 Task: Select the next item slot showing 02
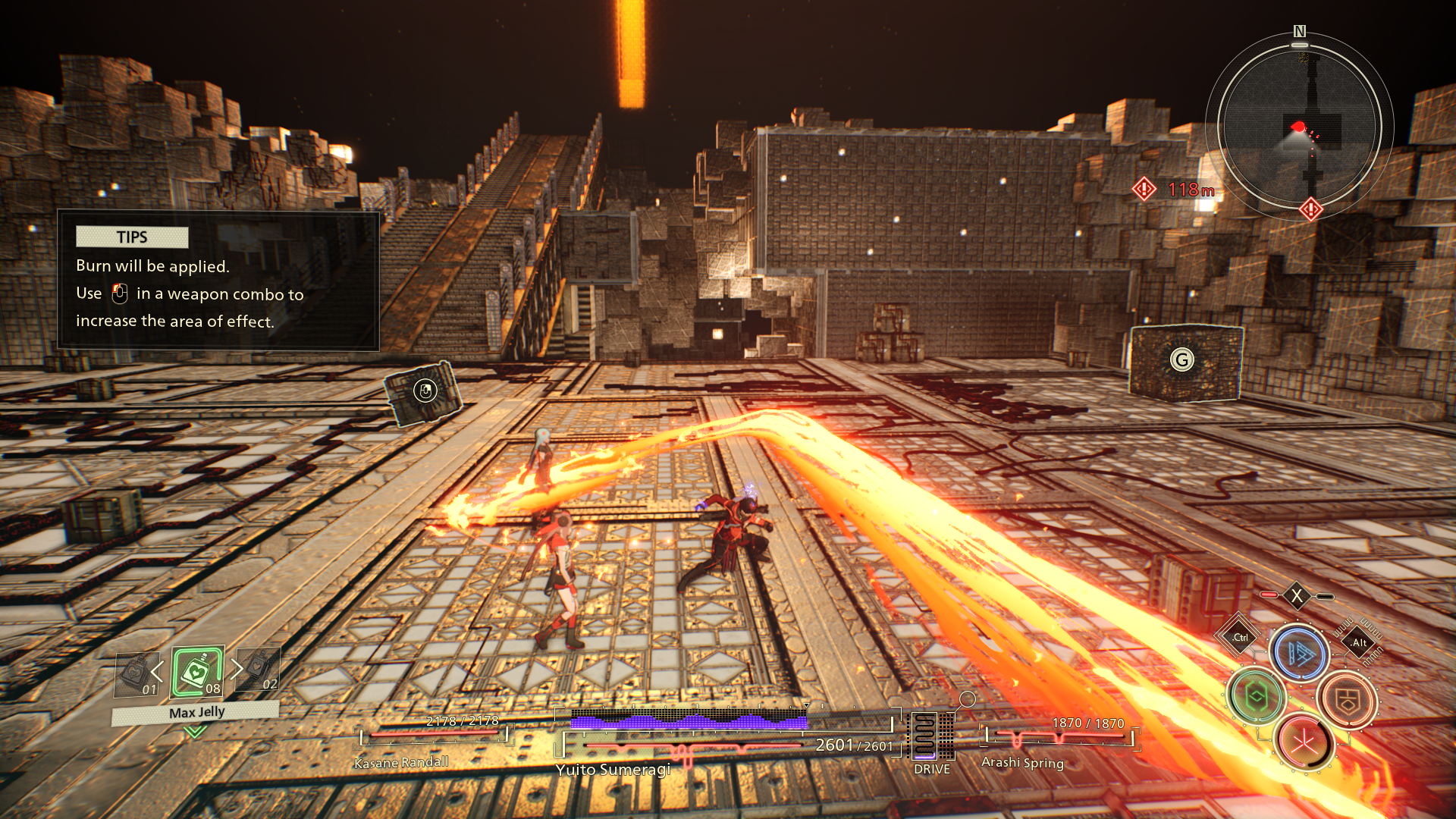[x=259, y=669]
